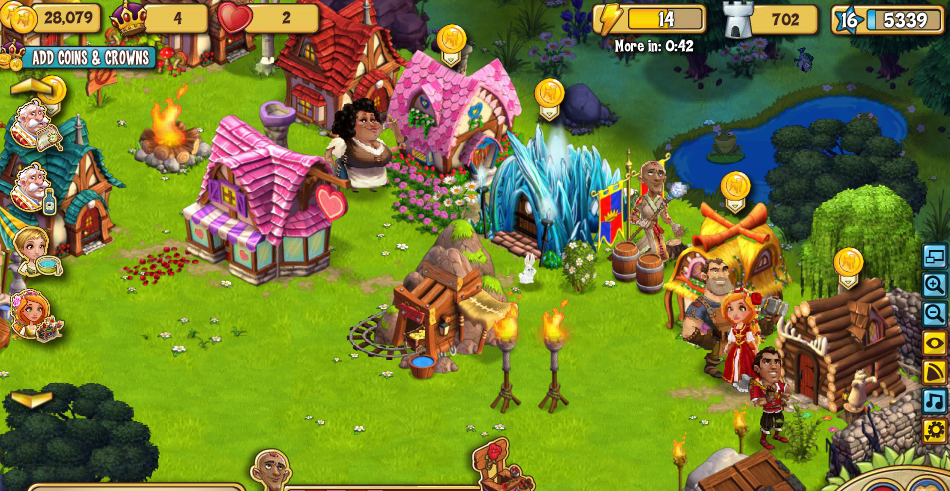The height and width of the screenshot is (491, 950).
Task: Toggle the music note button
Action: click(x=934, y=401)
